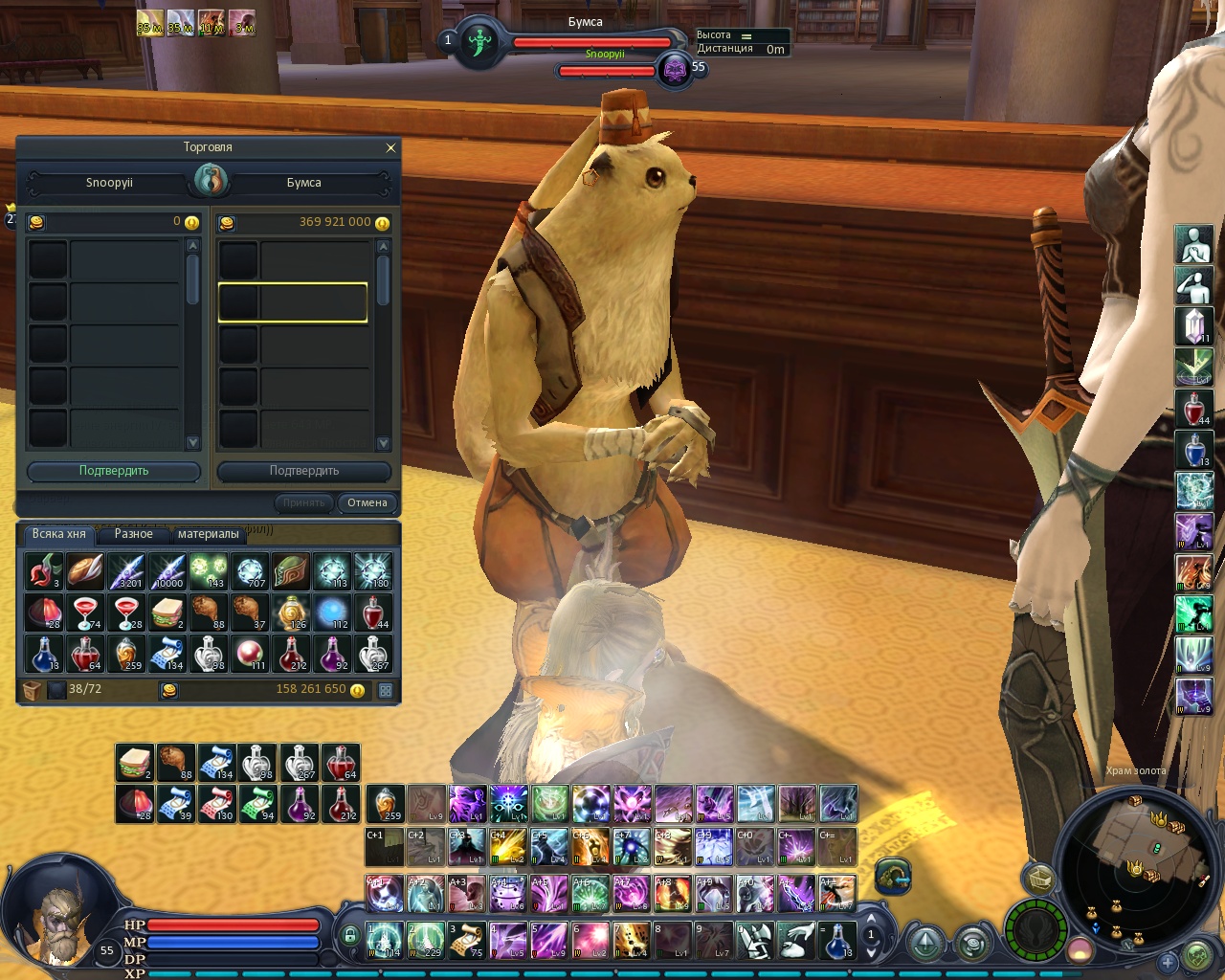Image resolution: width=1225 pixels, height=980 pixels.
Task: Confirm your offer with green Подтвердить button
Action: [114, 471]
